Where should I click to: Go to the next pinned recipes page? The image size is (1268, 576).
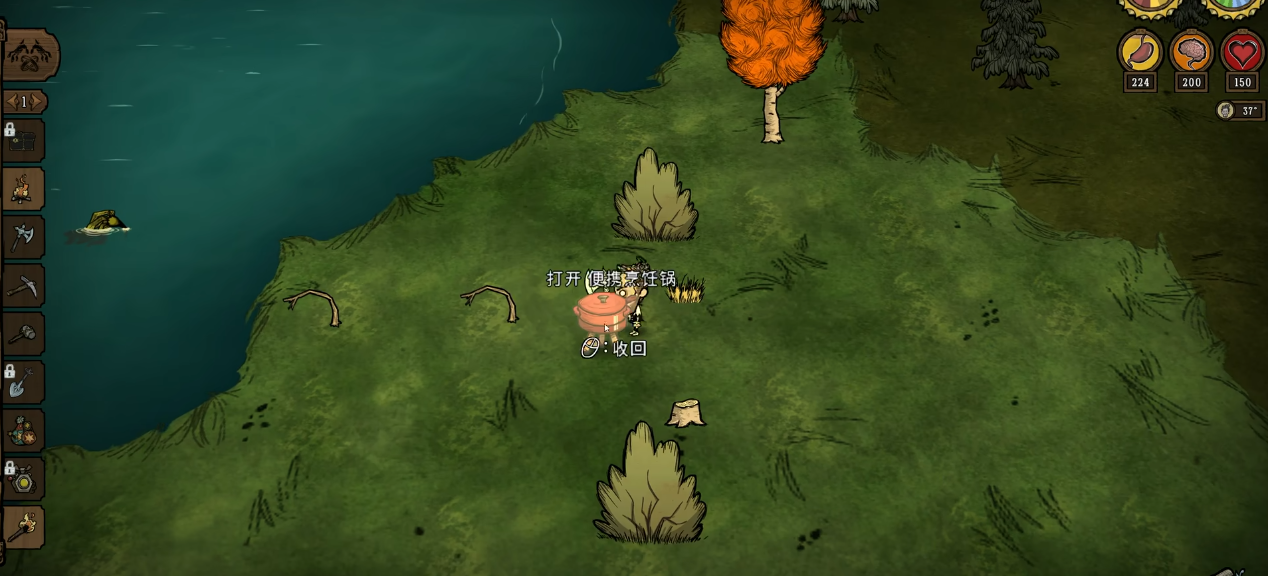(x=39, y=102)
